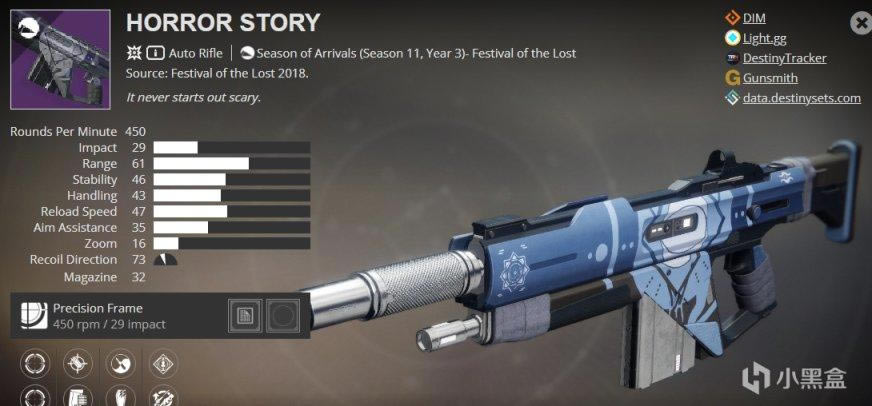Visit the Gunsmith link
The height and width of the screenshot is (406, 872).
click(x=770, y=78)
